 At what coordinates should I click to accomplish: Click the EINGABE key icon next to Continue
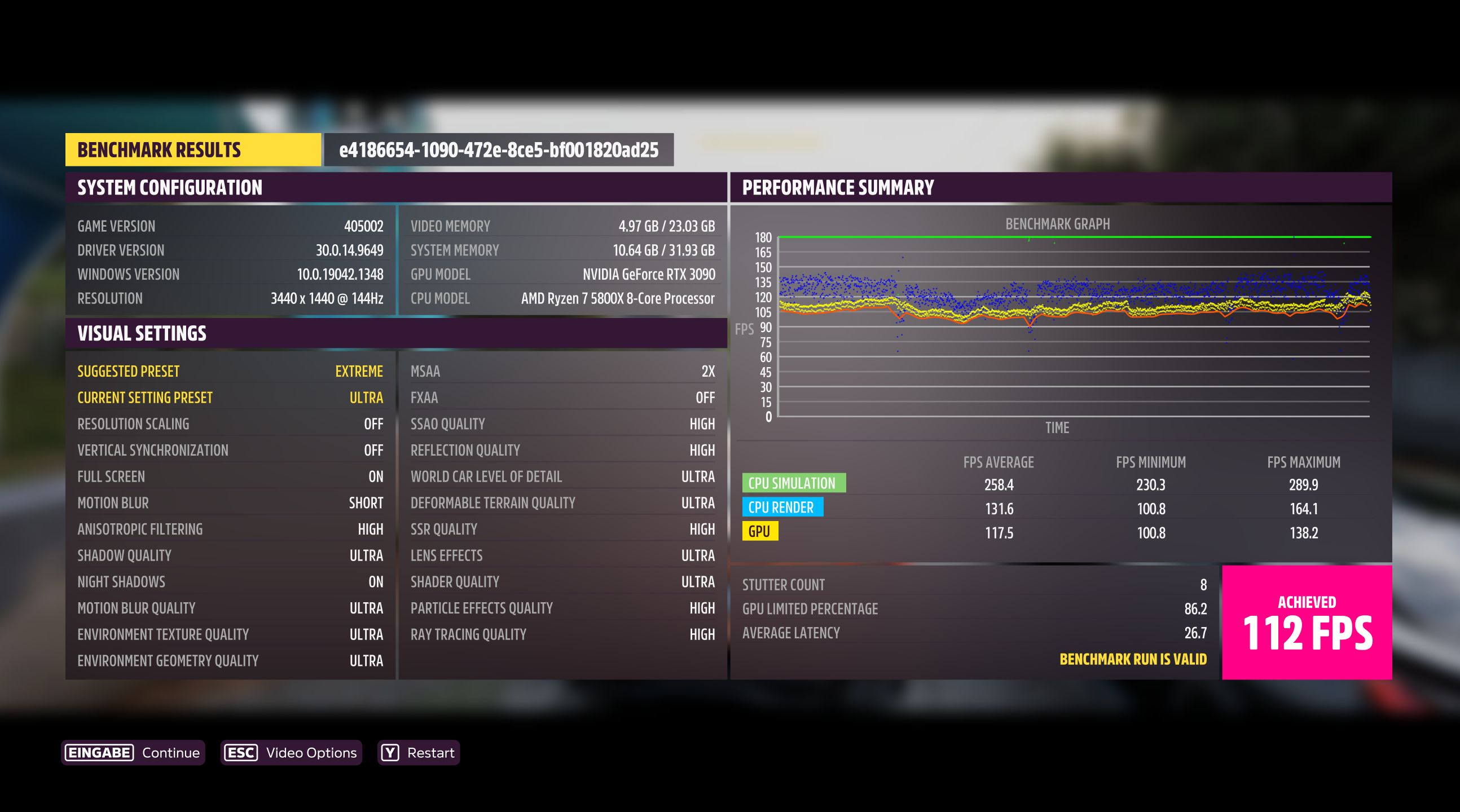pos(99,752)
